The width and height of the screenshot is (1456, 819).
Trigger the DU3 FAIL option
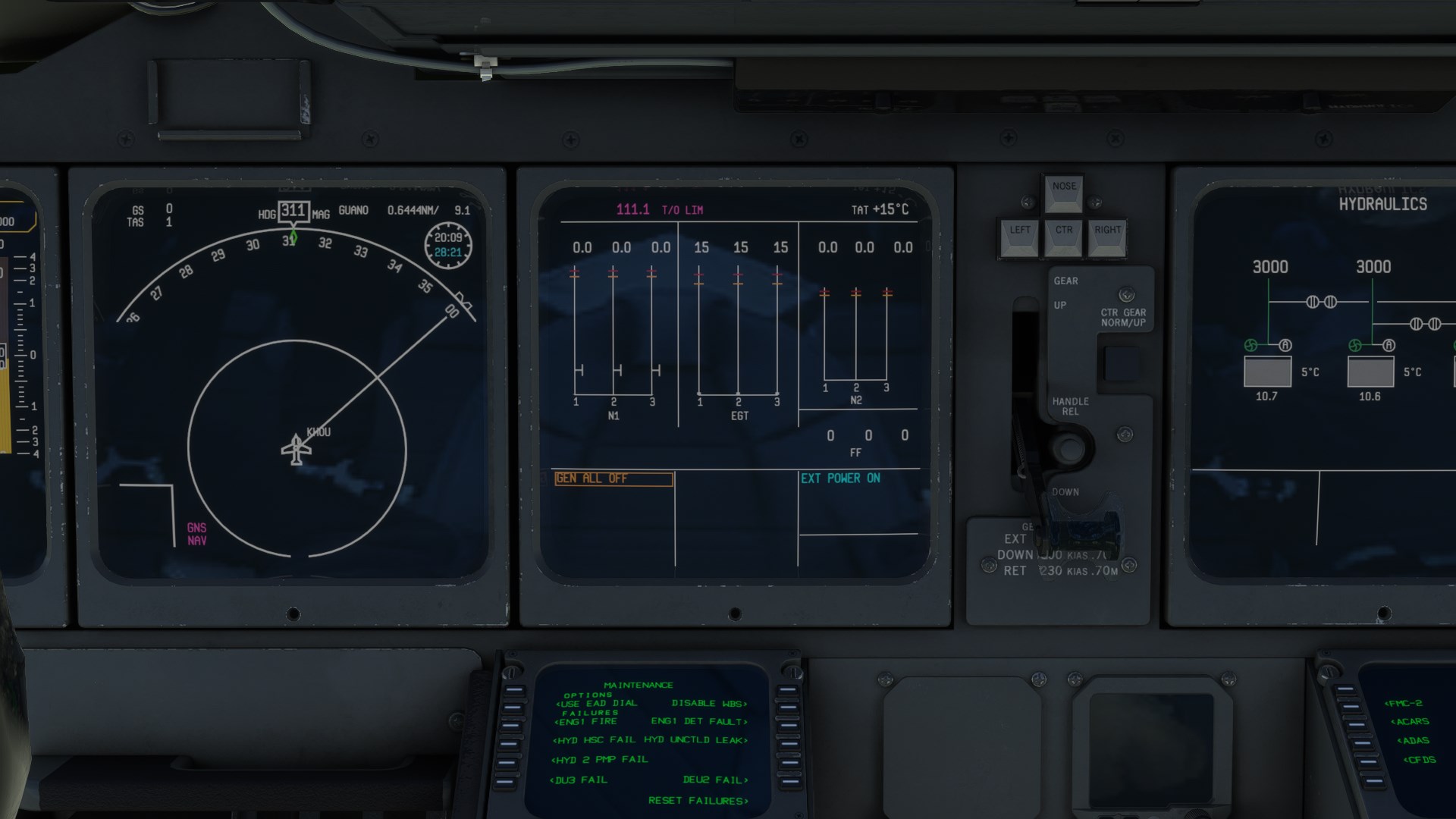579,780
